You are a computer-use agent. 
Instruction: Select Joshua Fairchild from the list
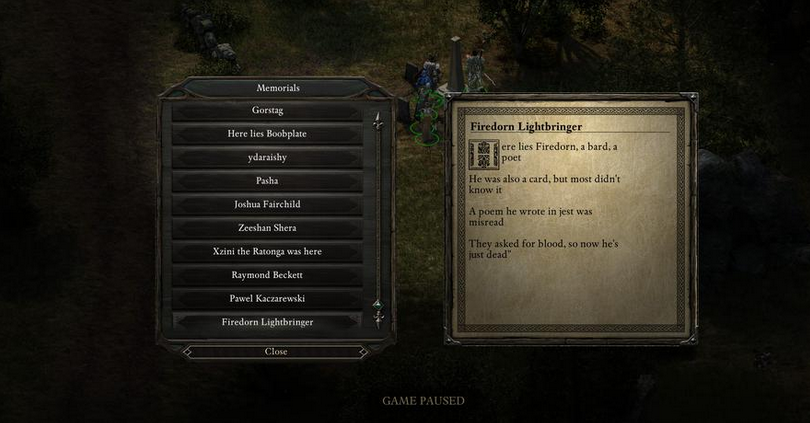[267, 204]
